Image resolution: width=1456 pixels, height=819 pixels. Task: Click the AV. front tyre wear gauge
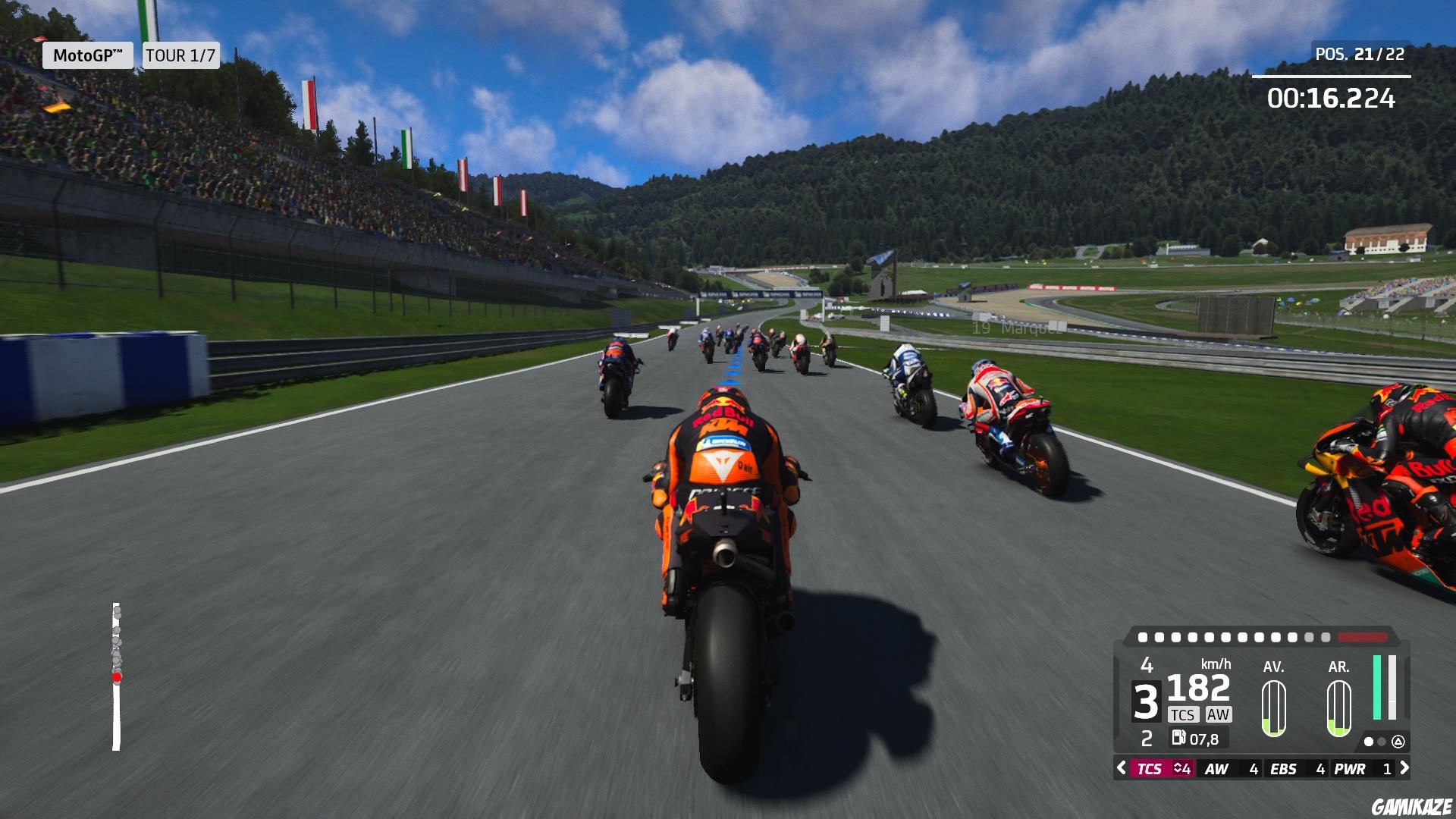tap(1274, 707)
